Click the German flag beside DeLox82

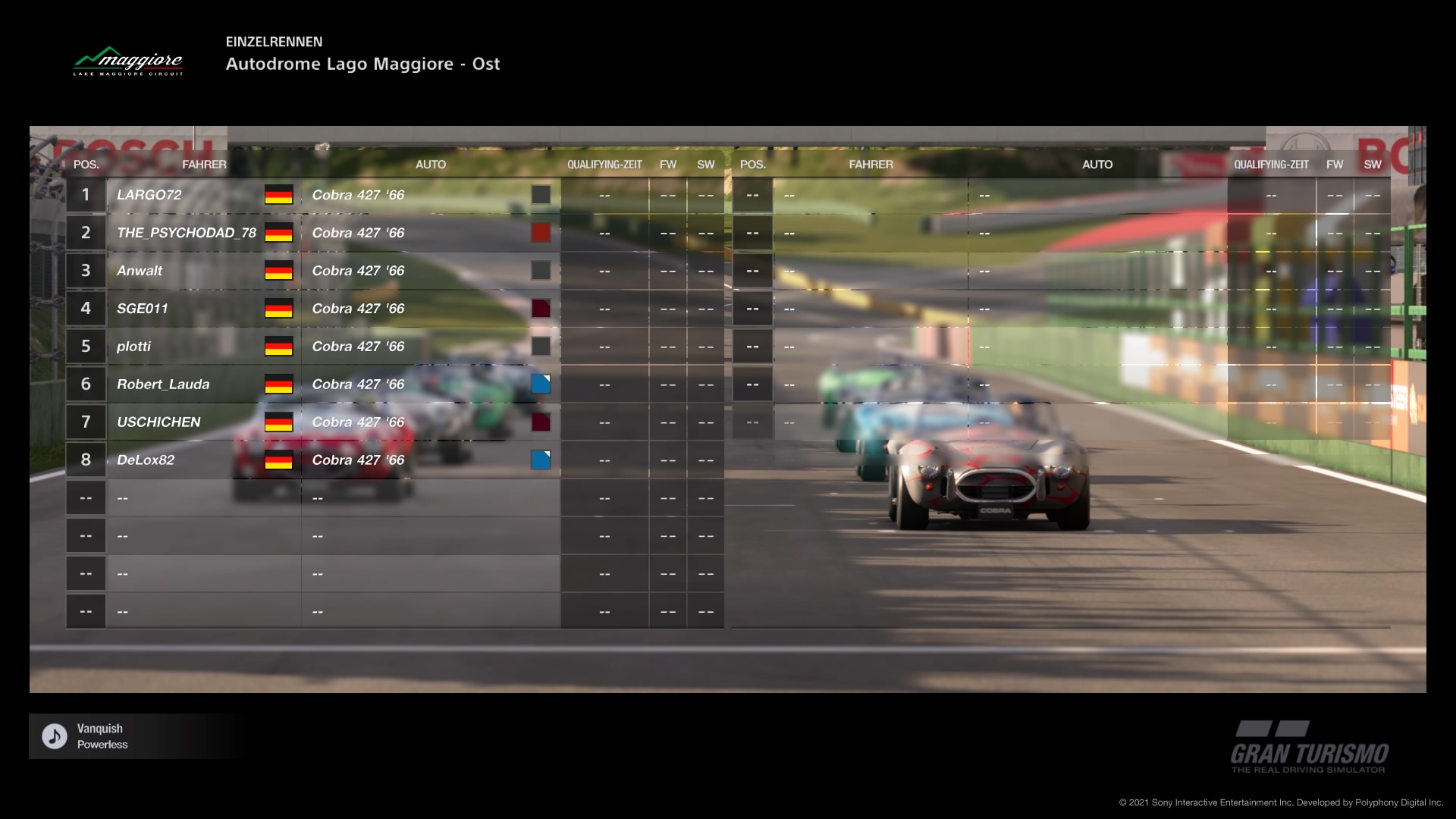(x=279, y=460)
